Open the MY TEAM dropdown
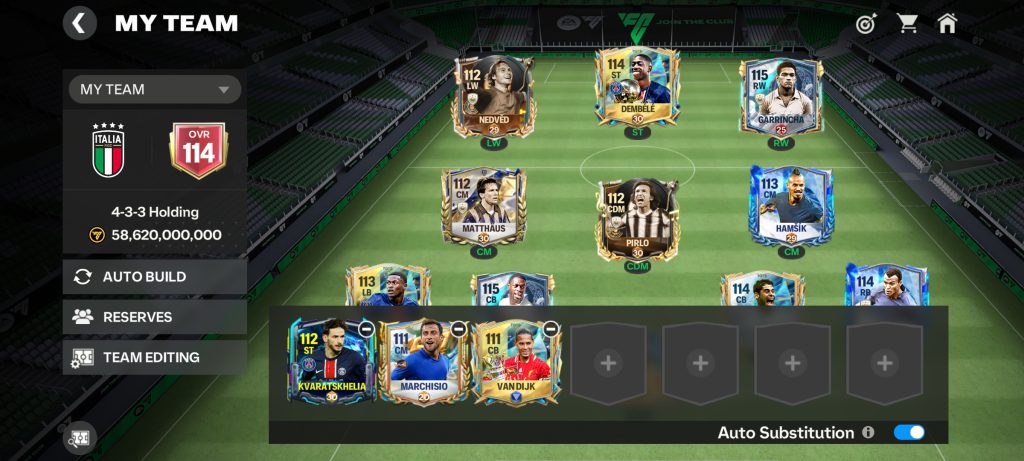Viewport: 1024px width, 461px height. [x=155, y=89]
